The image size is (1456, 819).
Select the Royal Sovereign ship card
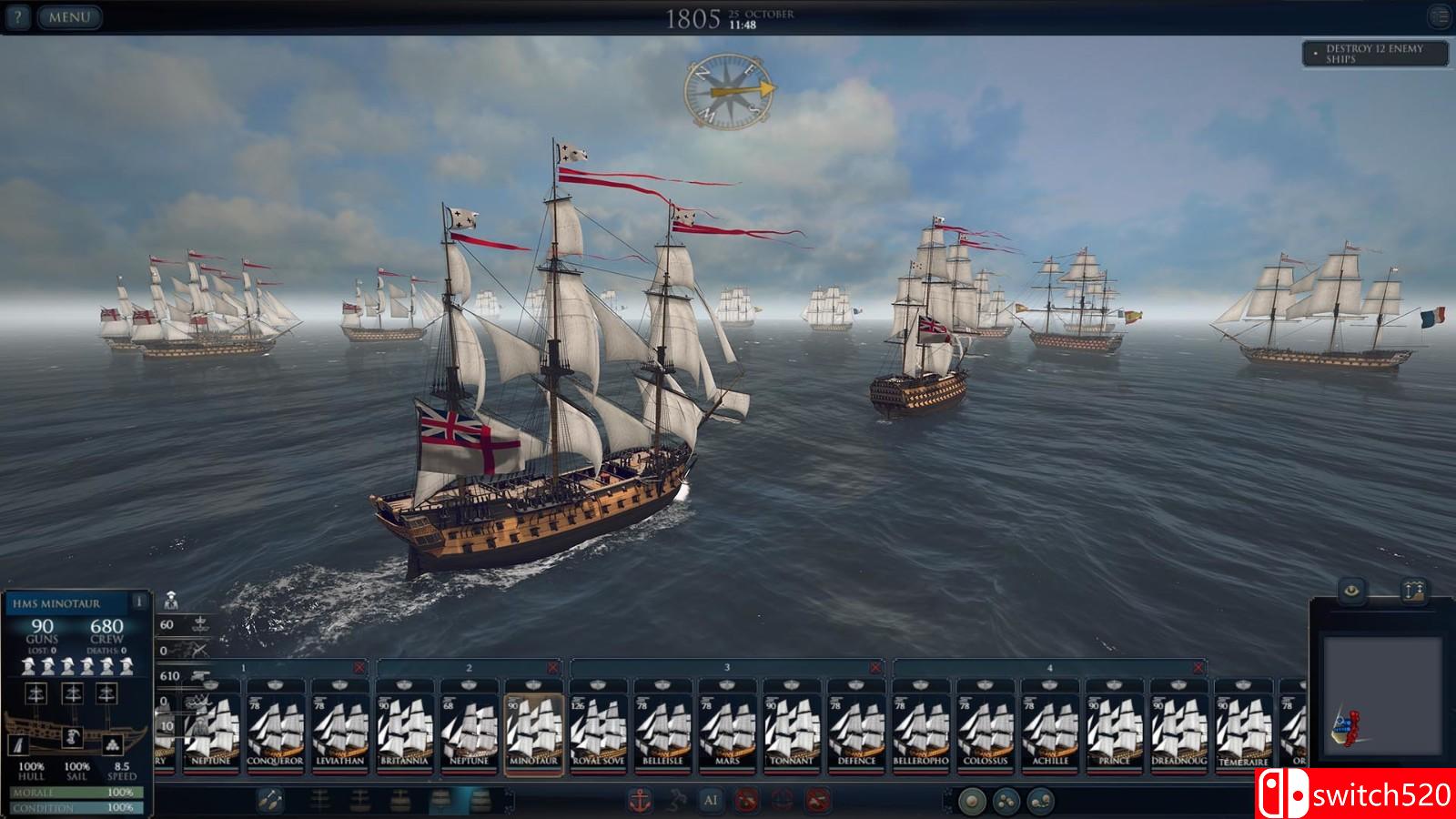(598, 728)
